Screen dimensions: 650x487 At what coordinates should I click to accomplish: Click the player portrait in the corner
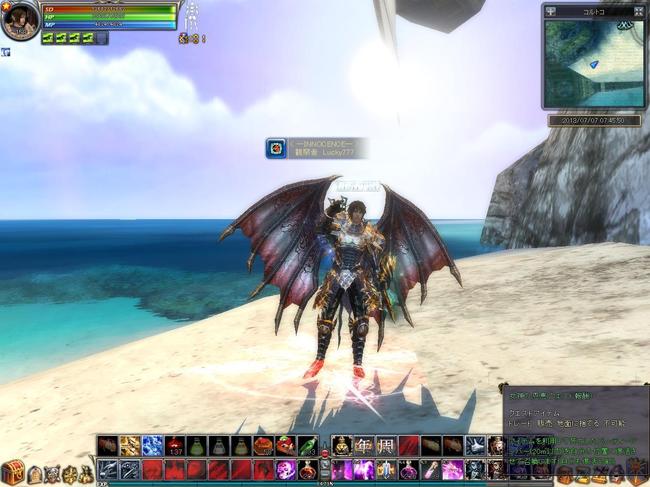coord(19,20)
